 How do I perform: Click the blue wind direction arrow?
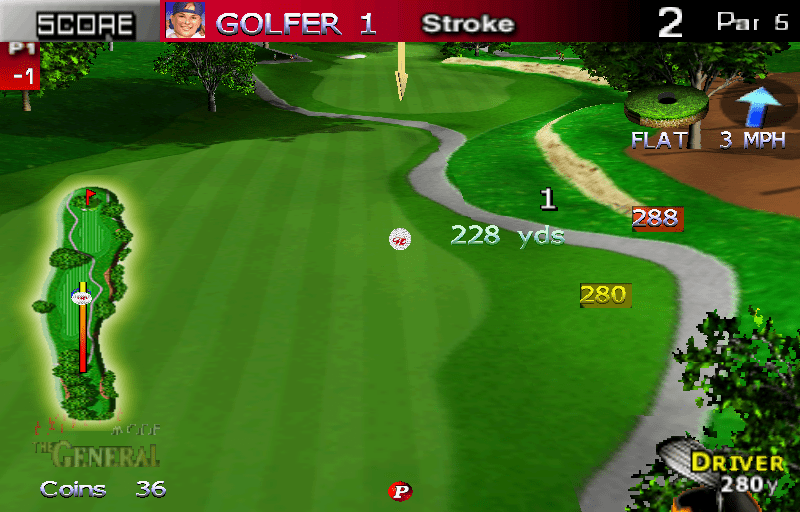[x=757, y=106]
